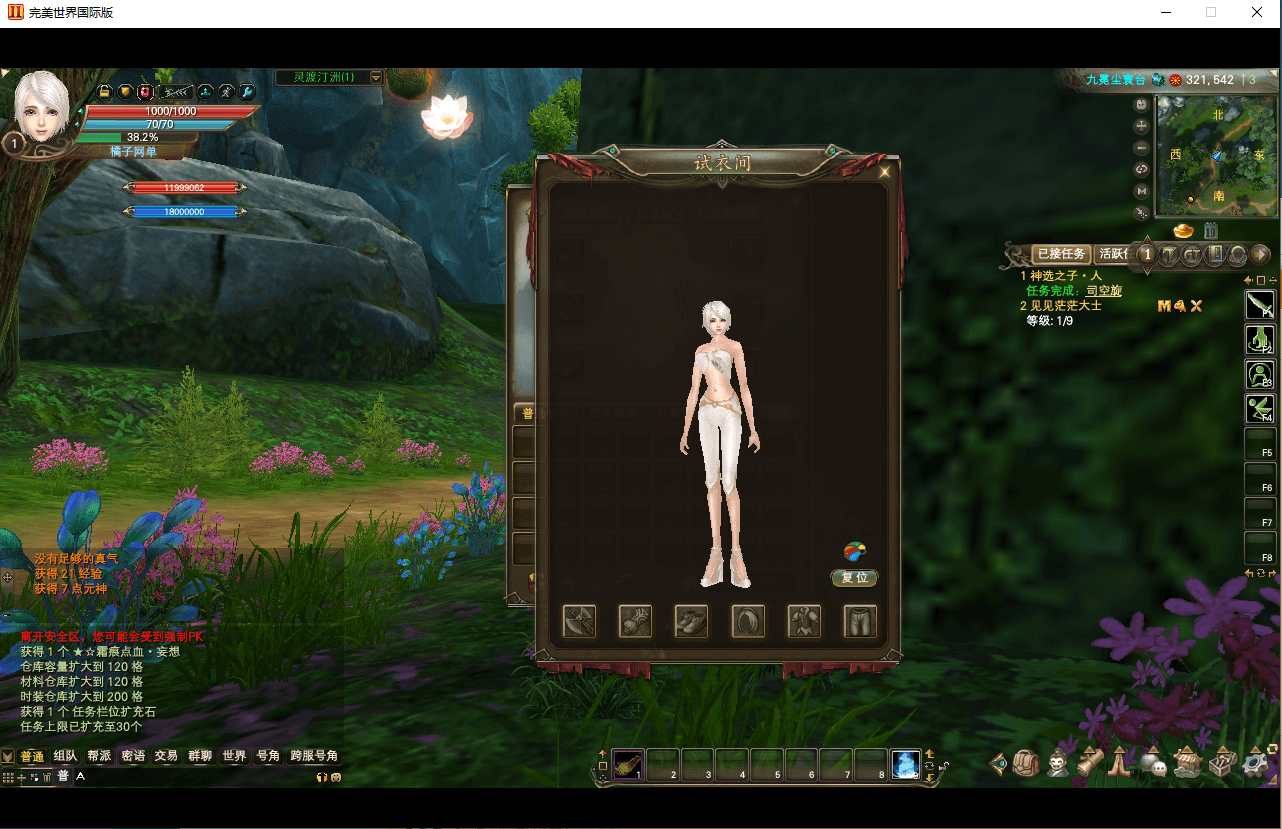
Task: Zoom out the minimap with minus button
Action: pyautogui.click(x=1141, y=148)
